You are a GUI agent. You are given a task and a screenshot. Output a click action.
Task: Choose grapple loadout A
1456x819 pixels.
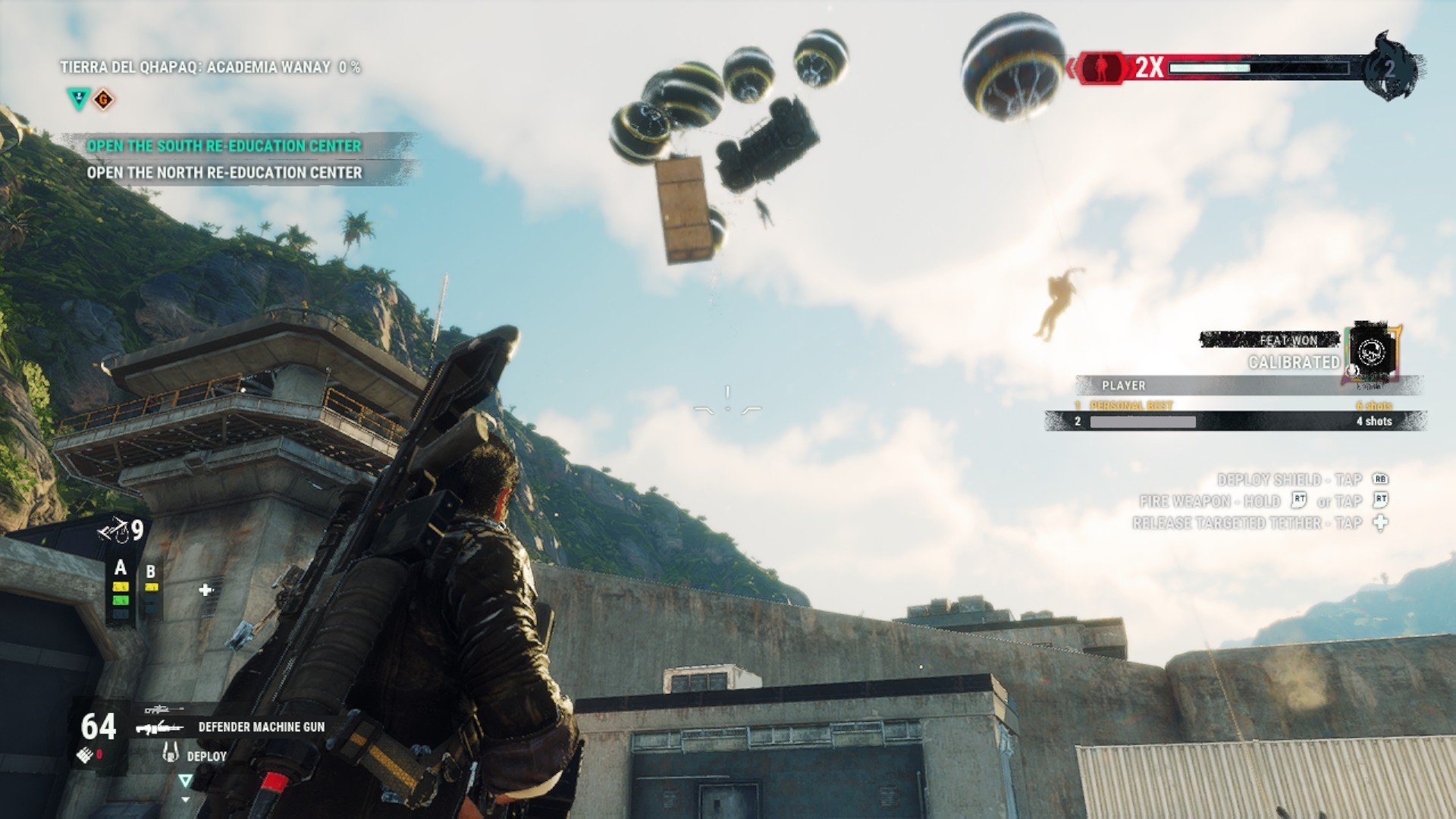click(120, 568)
